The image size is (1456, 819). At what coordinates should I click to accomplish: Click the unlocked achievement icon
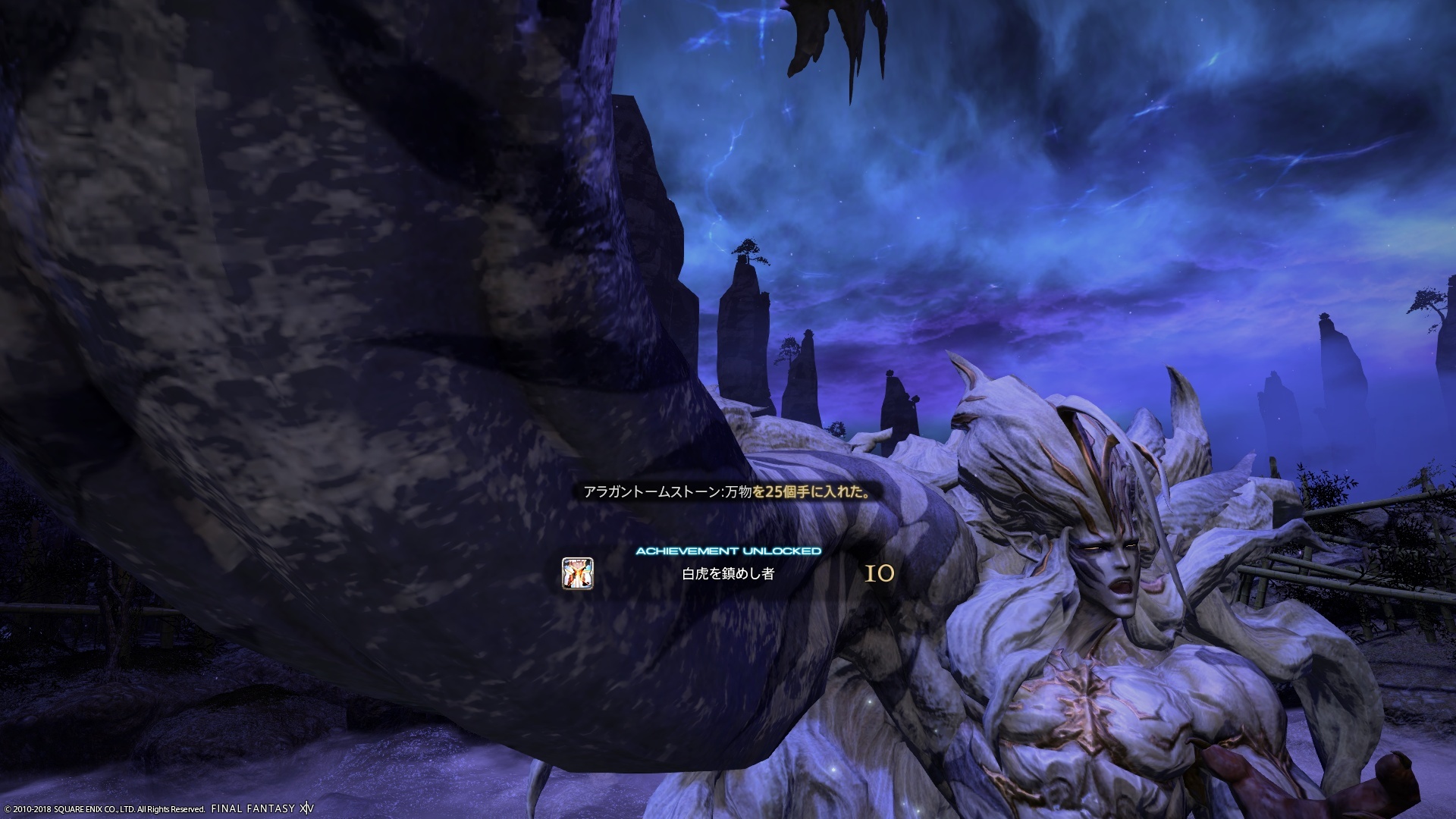(577, 573)
